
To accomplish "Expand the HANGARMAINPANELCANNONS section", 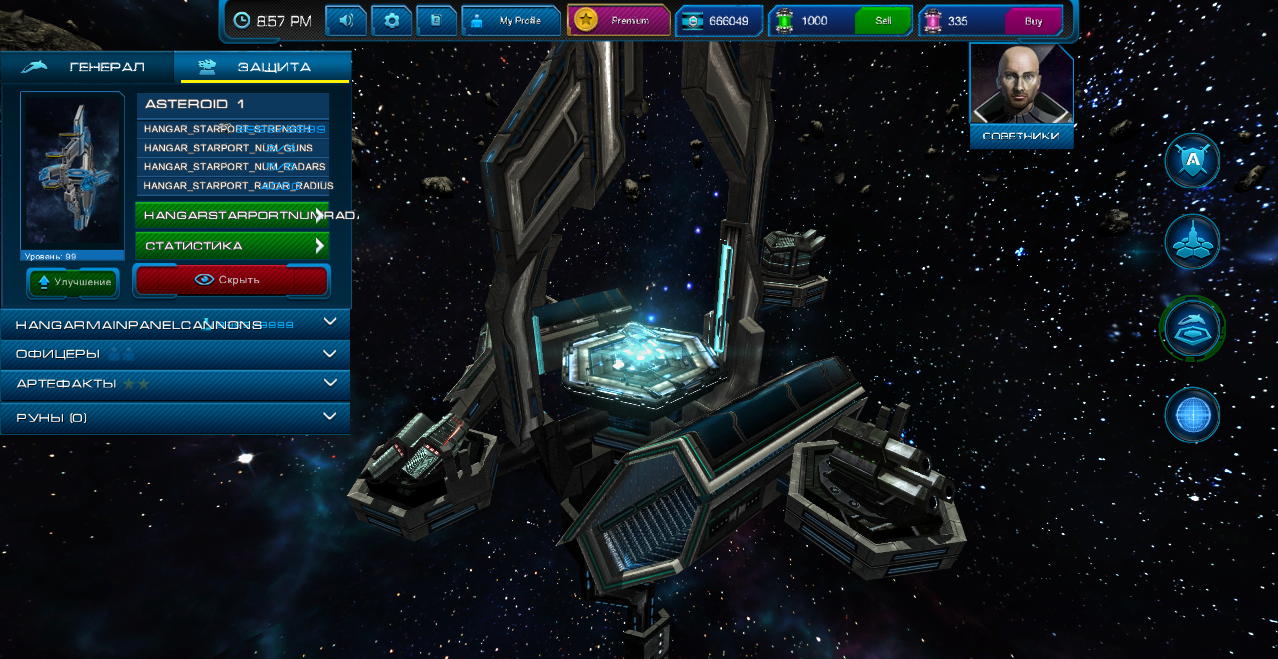I will pyautogui.click(x=175, y=324).
